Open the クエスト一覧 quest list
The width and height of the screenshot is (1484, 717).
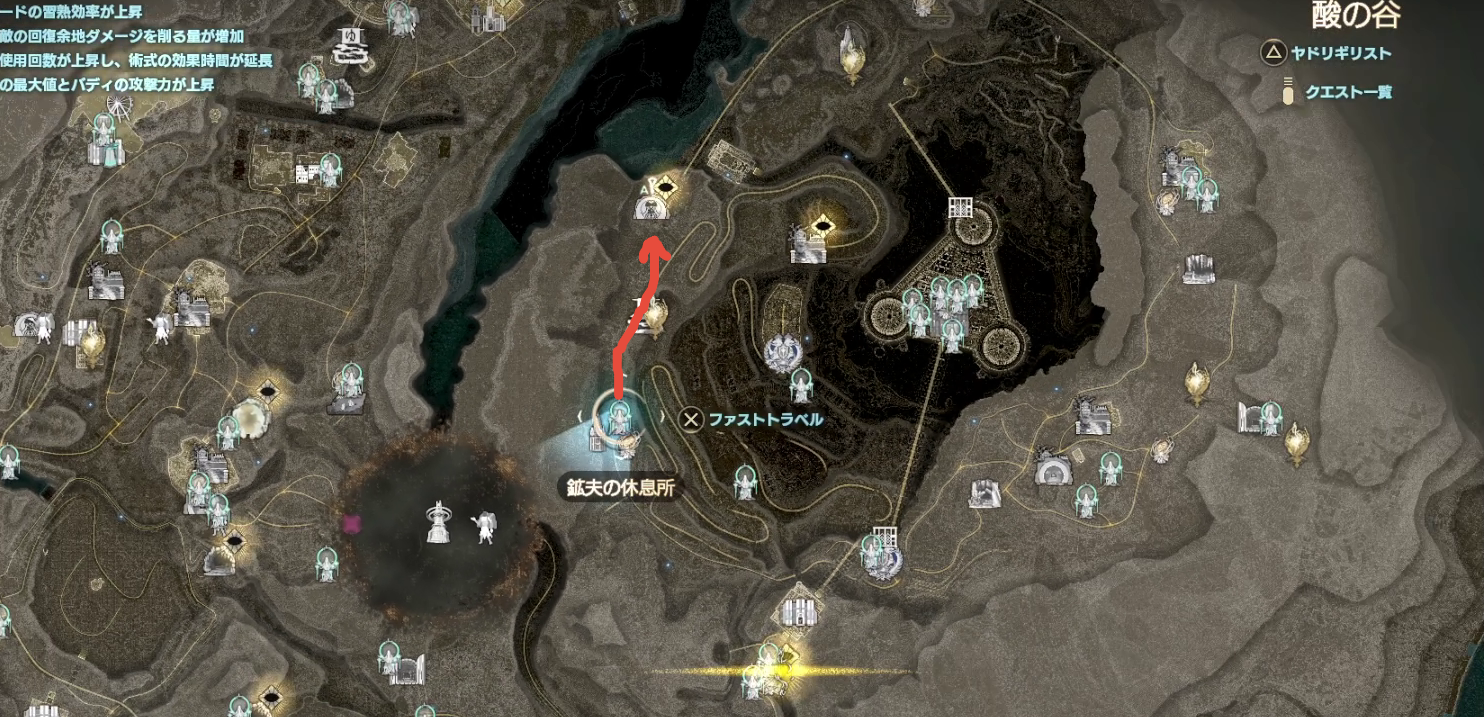(x=1347, y=92)
